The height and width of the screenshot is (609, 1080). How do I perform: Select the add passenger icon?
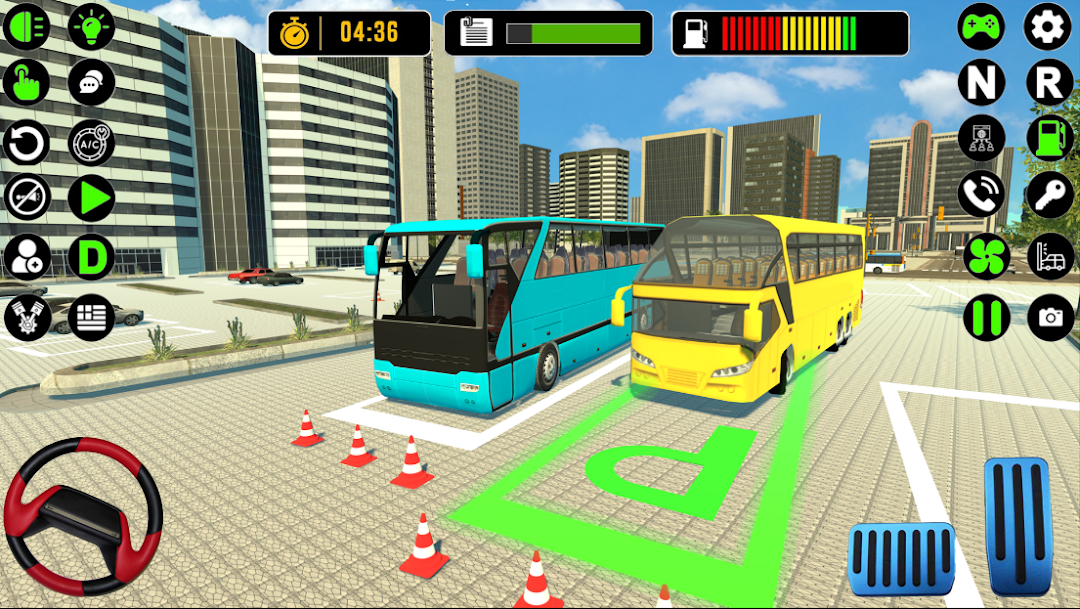pos(27,257)
